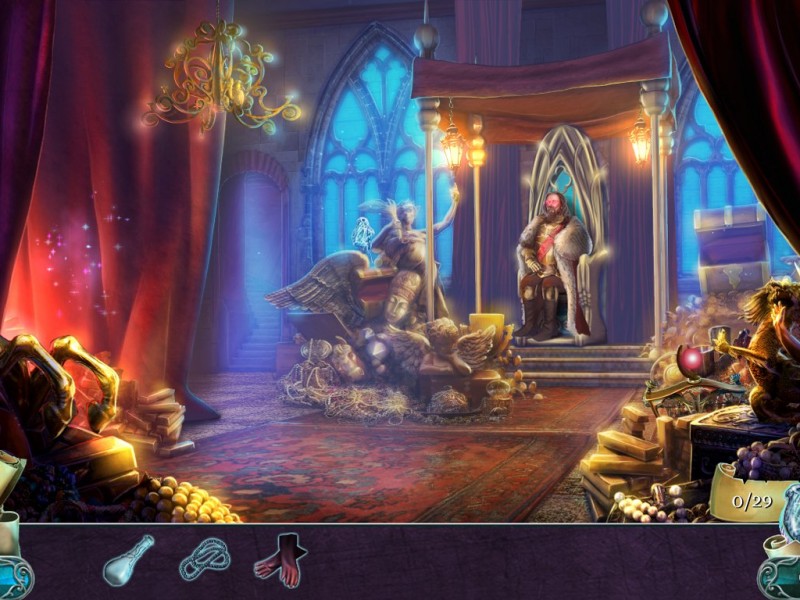Select the glass flask in the inventory

(129, 560)
